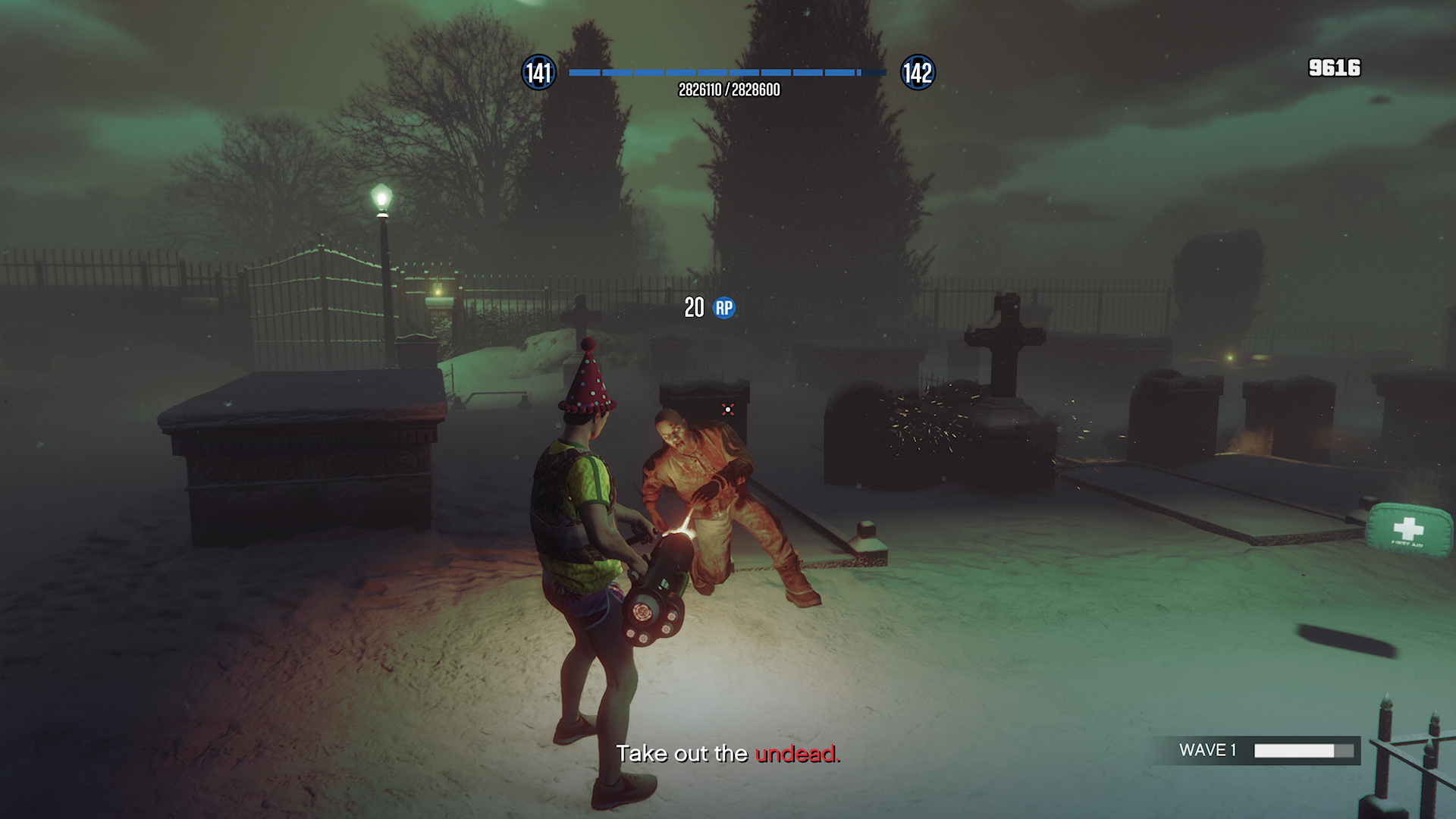Click the crosshair reticle
Image resolution: width=1456 pixels, height=819 pixels.
[727, 408]
